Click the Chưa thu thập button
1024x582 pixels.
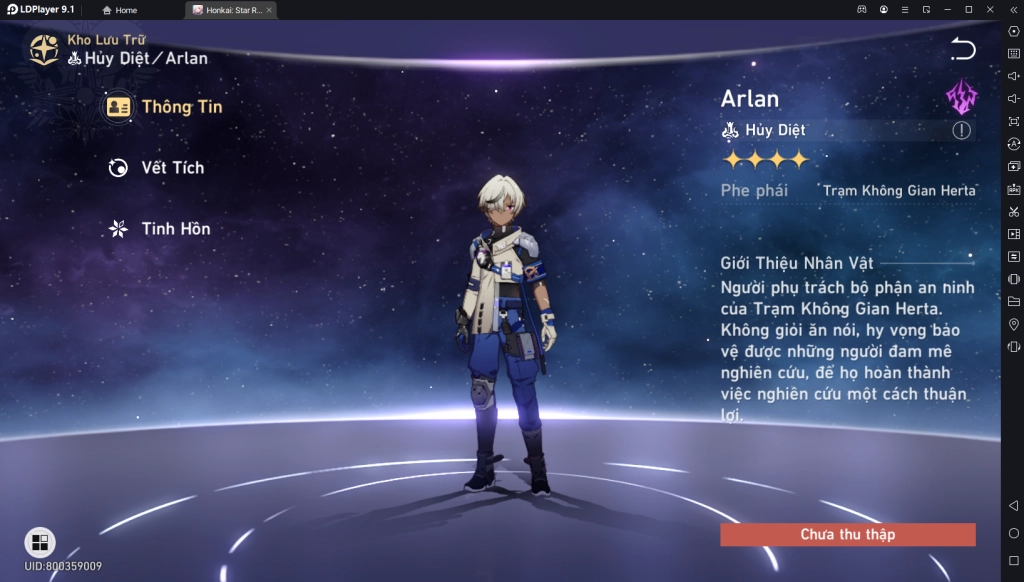[x=847, y=535]
